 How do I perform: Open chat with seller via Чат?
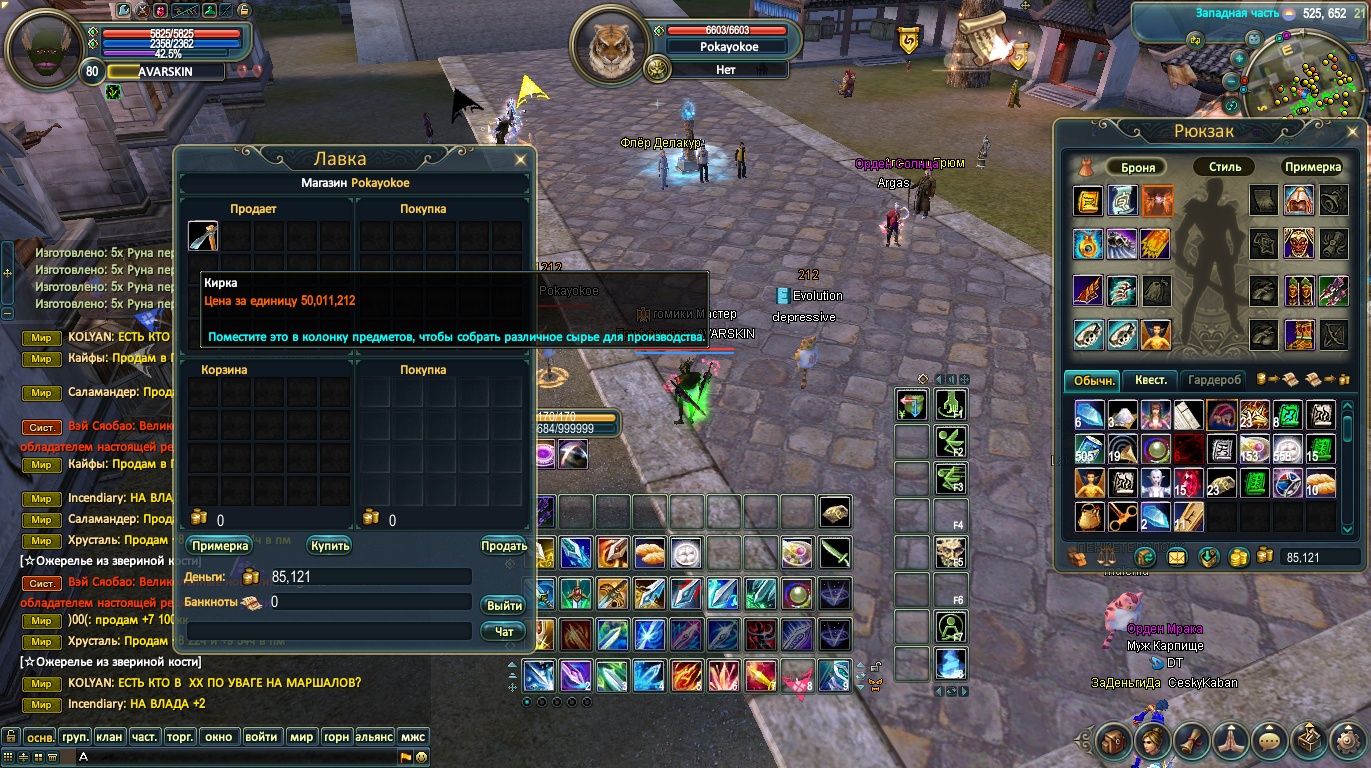tap(504, 632)
